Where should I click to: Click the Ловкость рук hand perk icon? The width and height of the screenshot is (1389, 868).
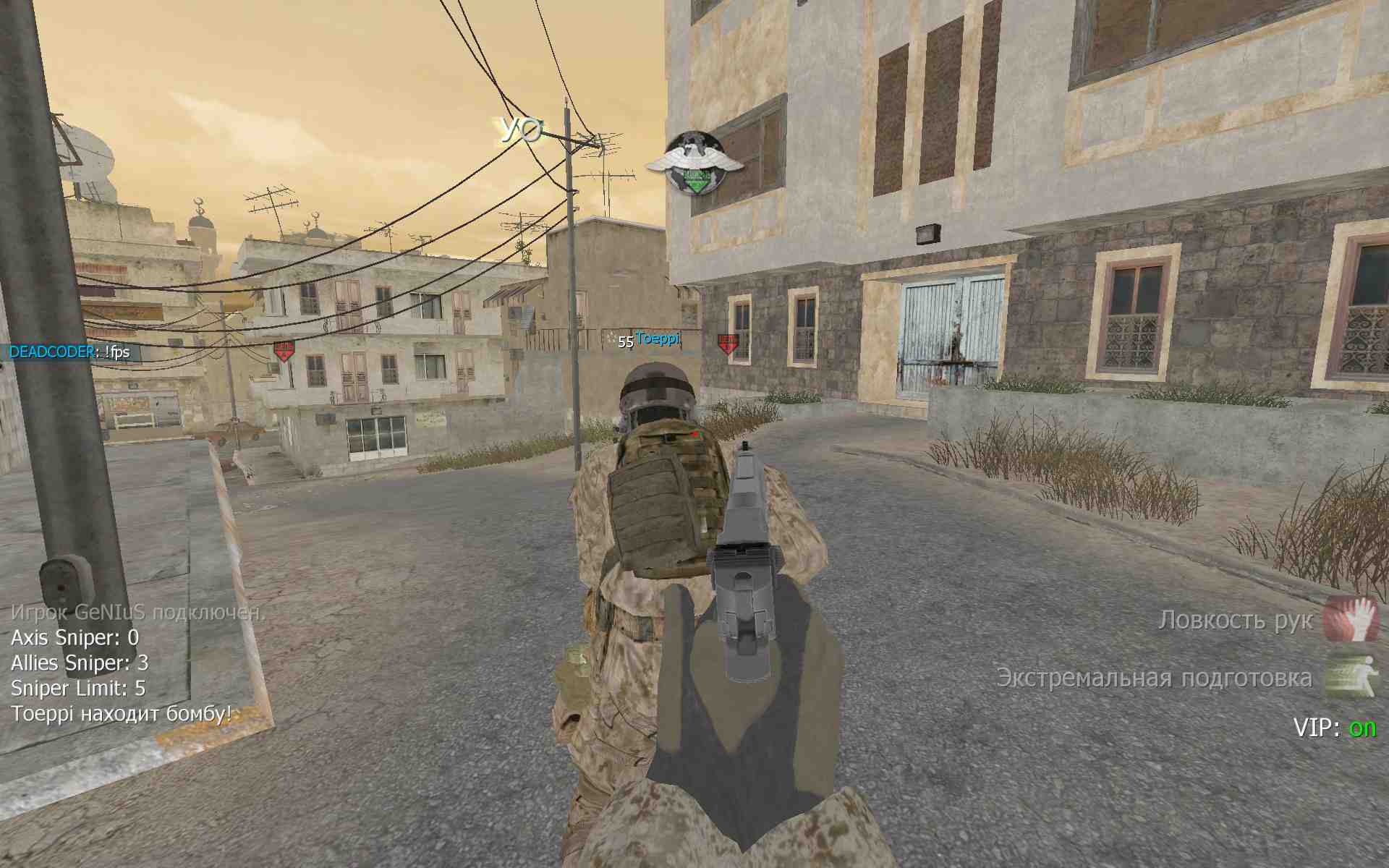pos(1351,619)
